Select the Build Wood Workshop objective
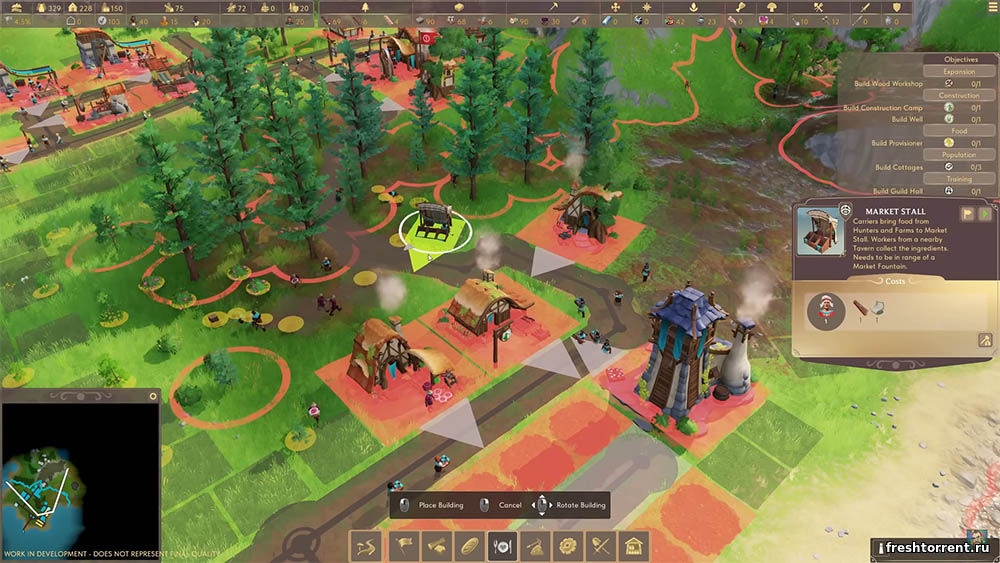The height and width of the screenshot is (563, 1000). [888, 84]
